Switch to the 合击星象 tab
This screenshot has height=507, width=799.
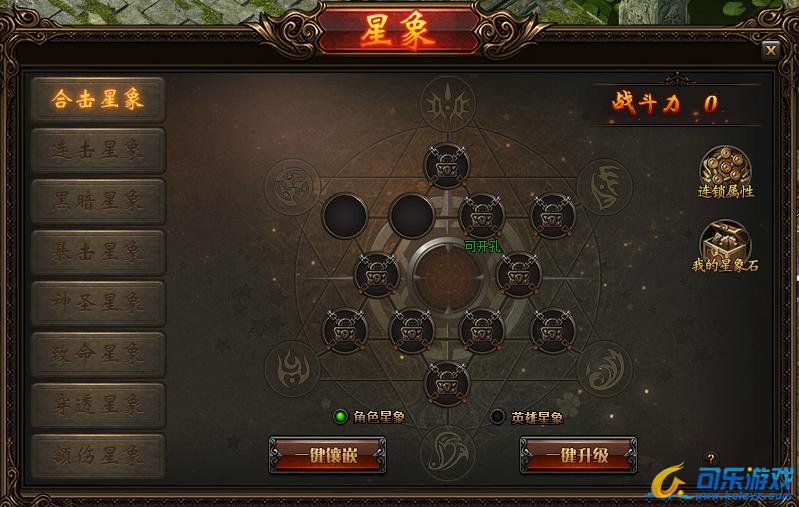pos(98,99)
